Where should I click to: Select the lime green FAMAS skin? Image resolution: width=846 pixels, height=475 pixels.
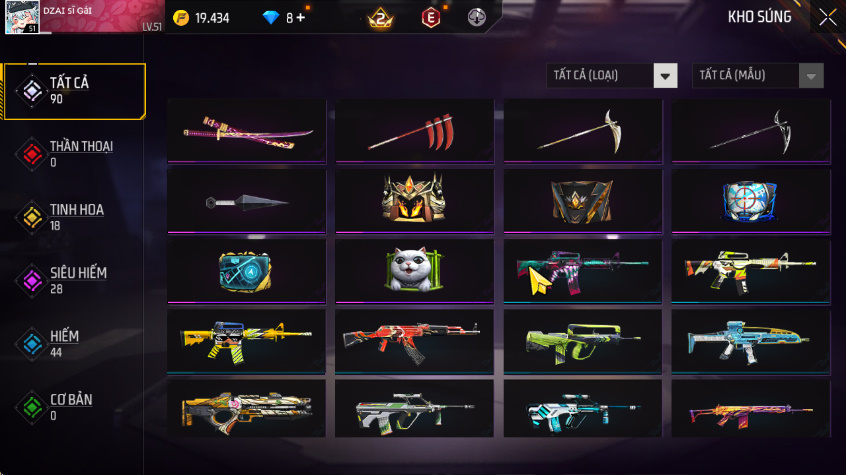582,341
